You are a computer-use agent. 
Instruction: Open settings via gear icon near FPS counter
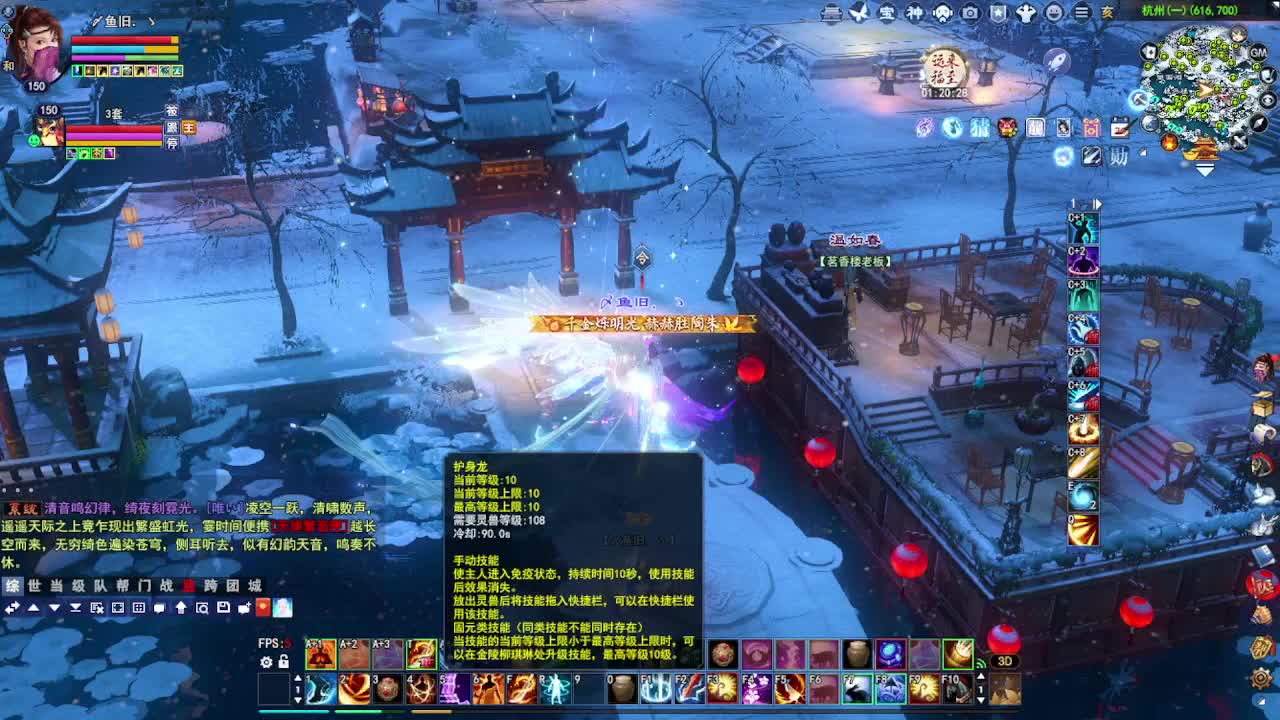[x=267, y=661]
